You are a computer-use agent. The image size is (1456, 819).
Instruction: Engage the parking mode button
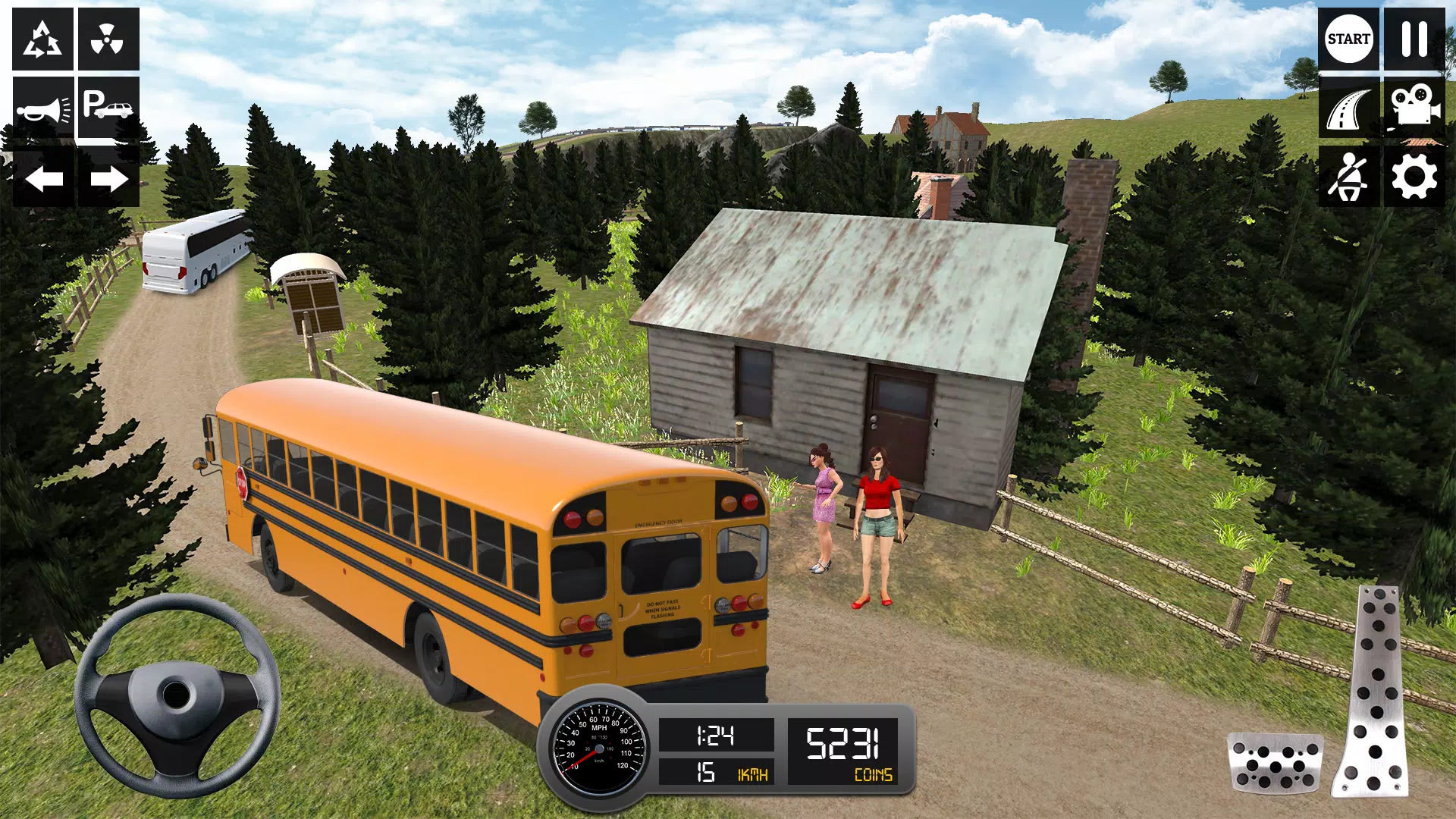[x=108, y=108]
